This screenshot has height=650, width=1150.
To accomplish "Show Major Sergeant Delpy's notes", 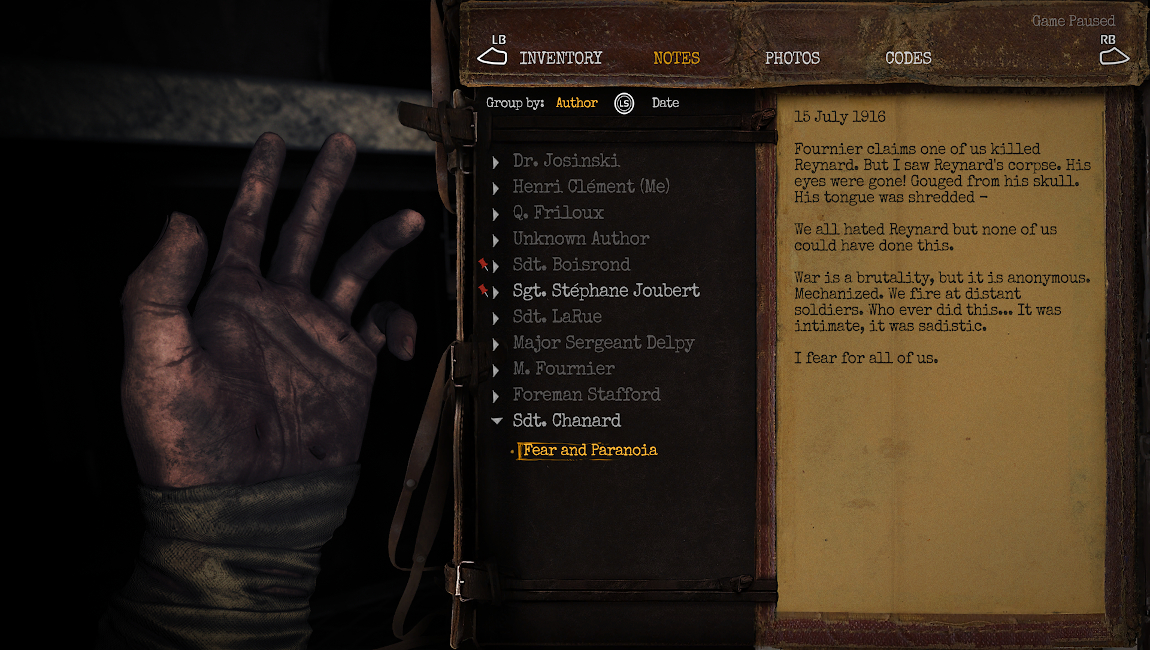I will click(603, 343).
